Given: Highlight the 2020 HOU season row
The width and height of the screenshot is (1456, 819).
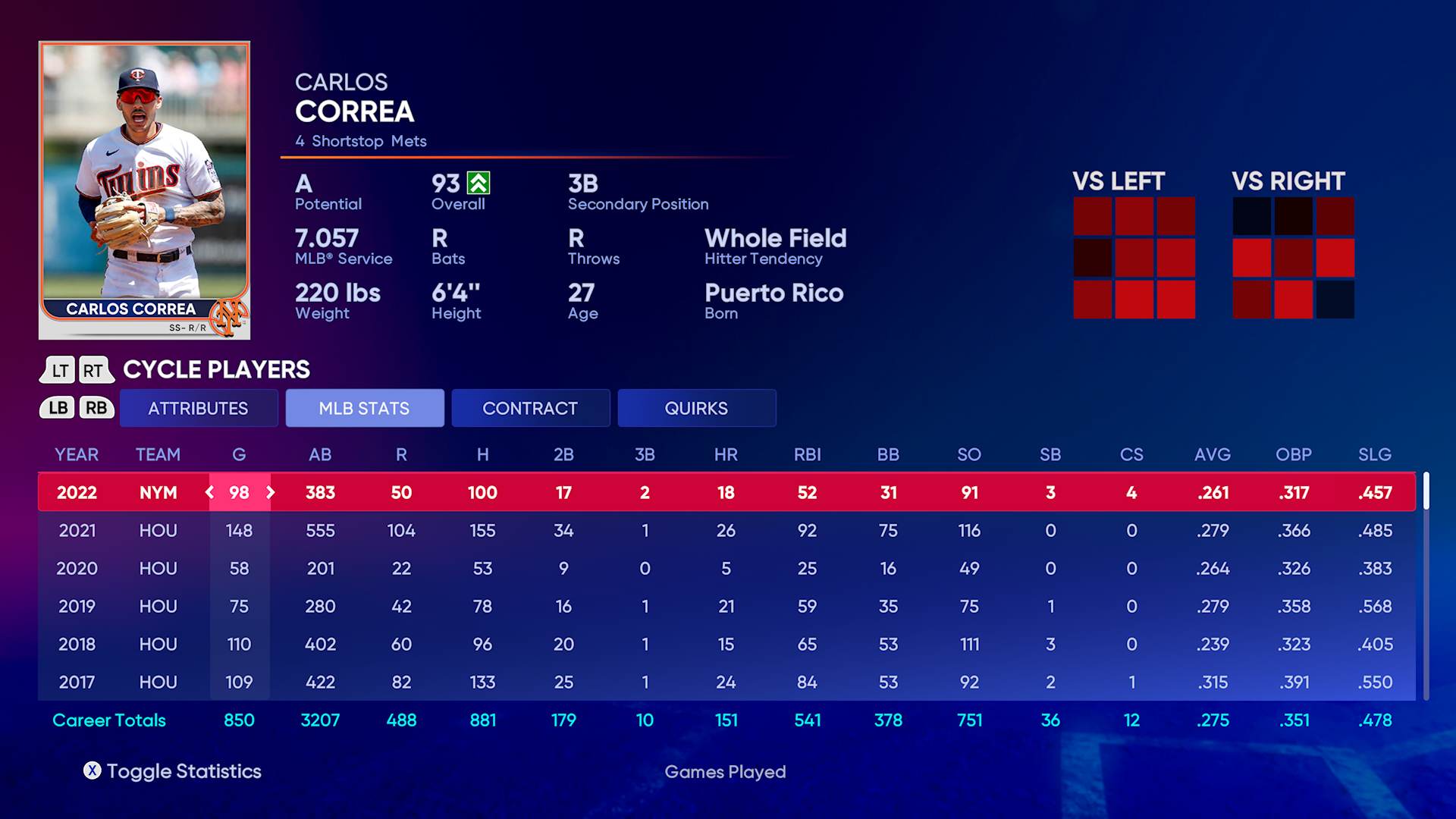Looking at the screenshot, I should click(726, 568).
